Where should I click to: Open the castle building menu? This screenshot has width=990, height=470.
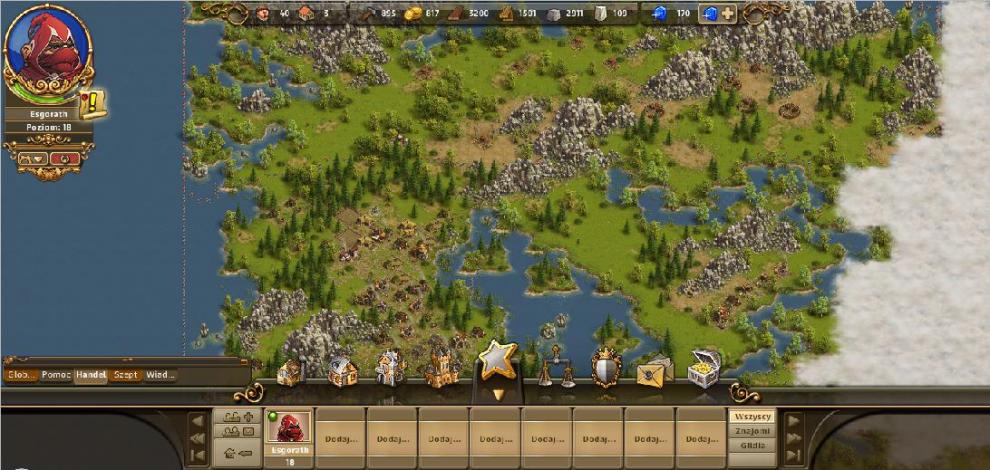pos(441,369)
